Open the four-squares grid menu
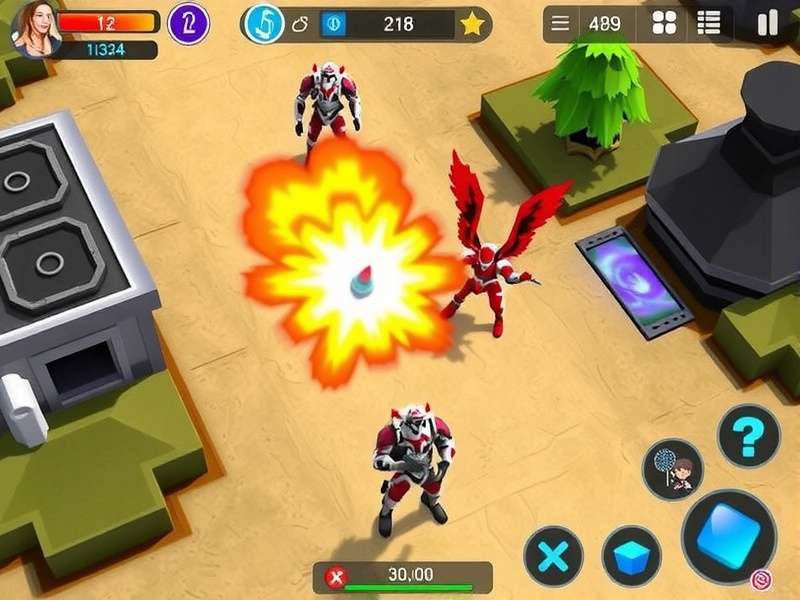Screen dimensions: 800x600 663,24
